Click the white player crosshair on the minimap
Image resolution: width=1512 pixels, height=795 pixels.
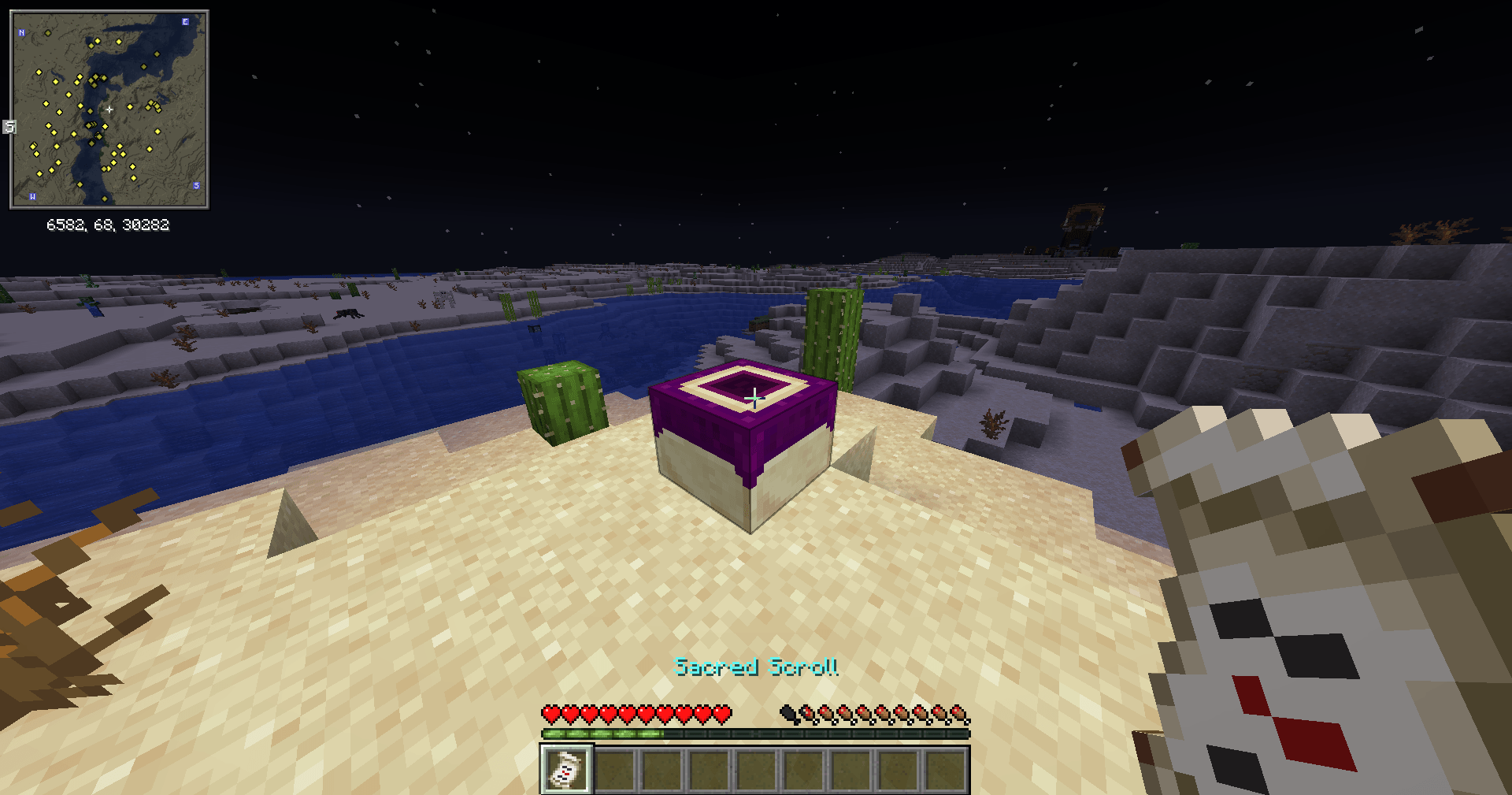tap(109, 110)
